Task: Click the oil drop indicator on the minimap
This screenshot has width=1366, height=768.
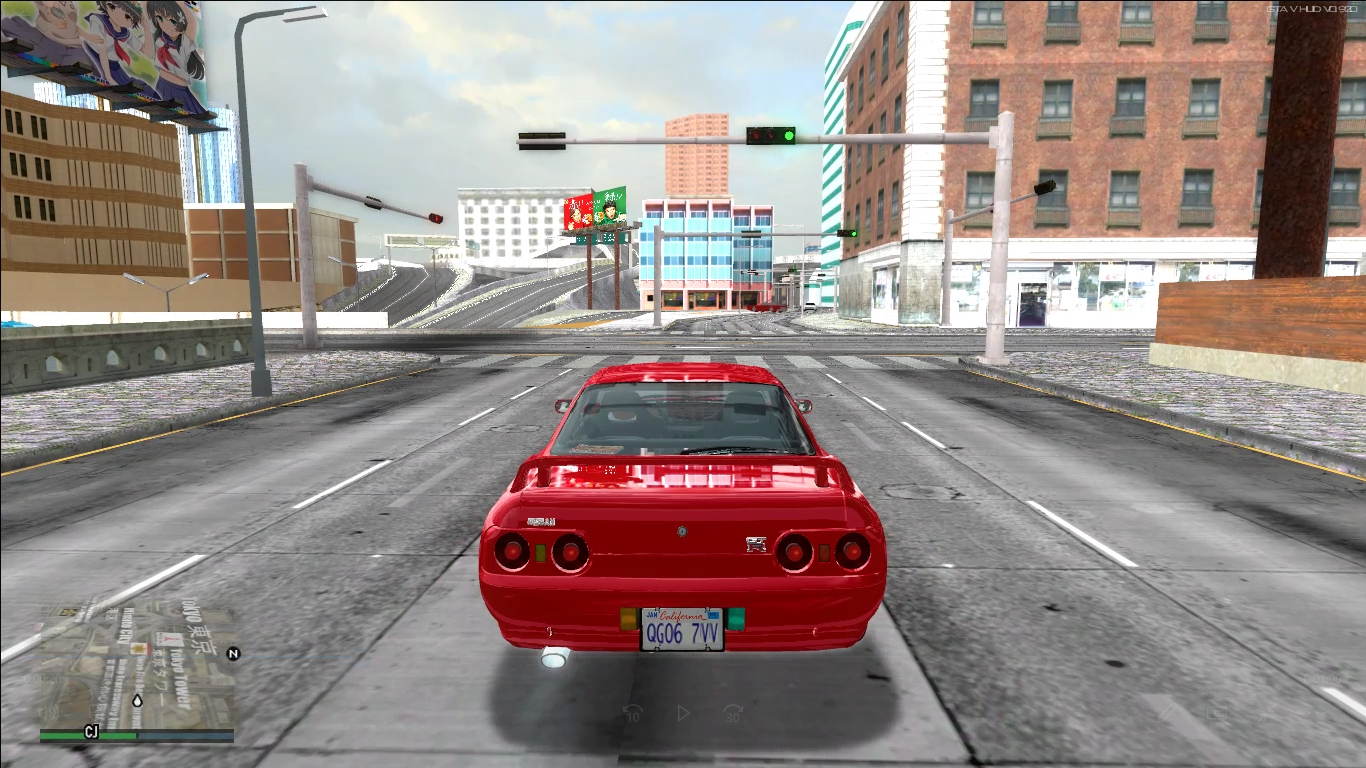Action: point(137,701)
